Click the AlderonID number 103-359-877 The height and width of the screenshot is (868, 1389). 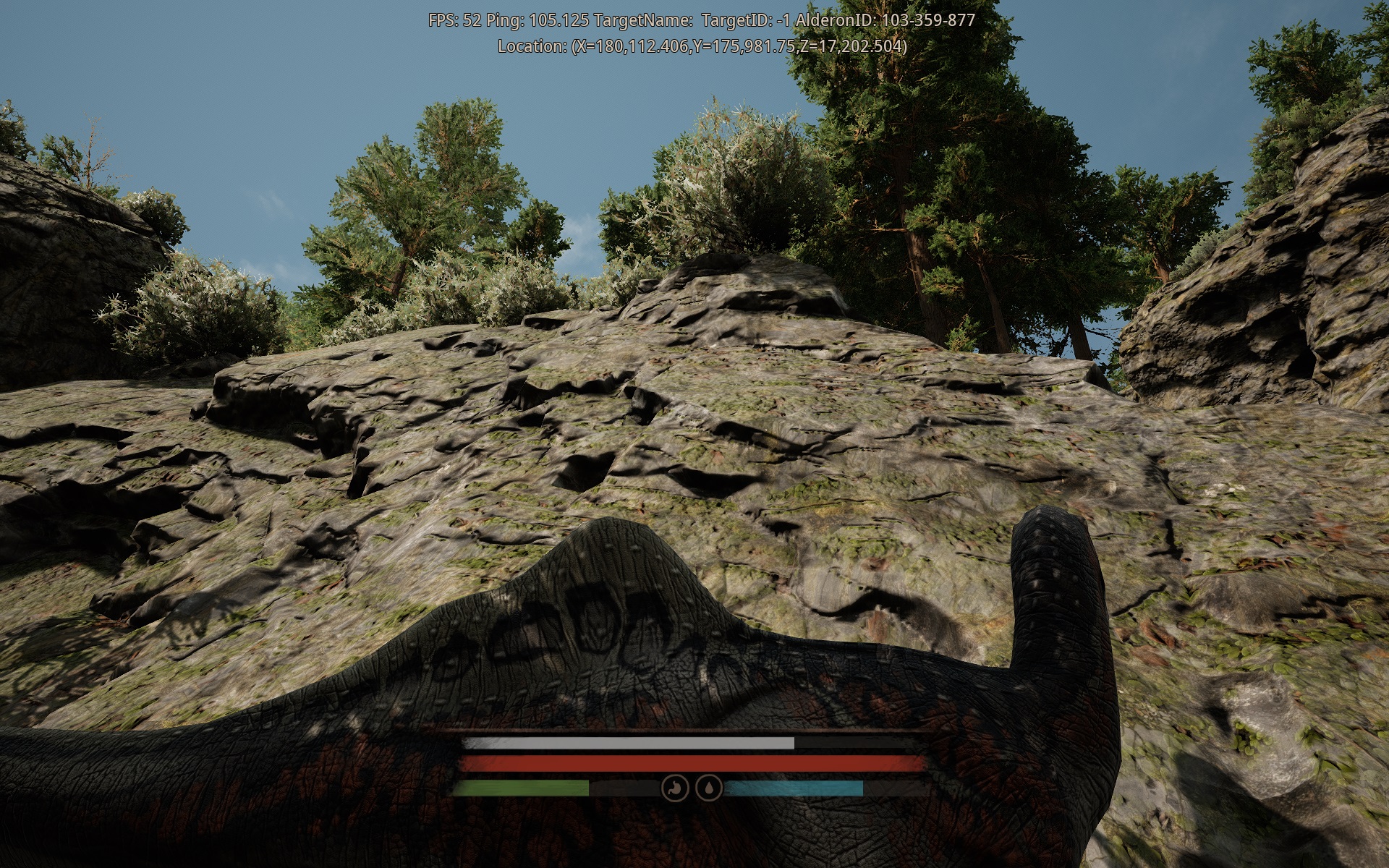929,20
